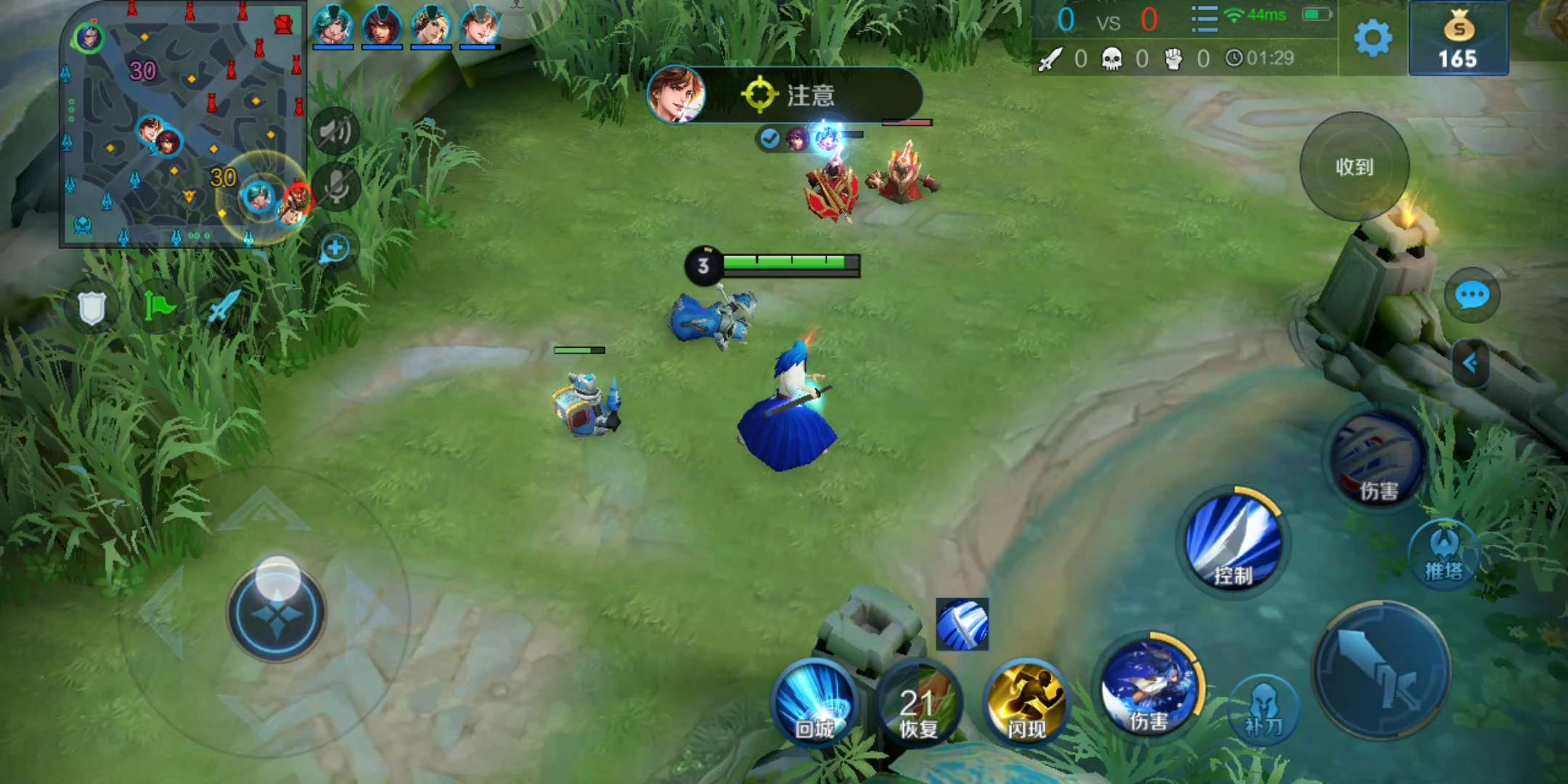Send the green flag gather signal
Image resolution: width=1568 pixels, height=784 pixels.
pos(159,306)
